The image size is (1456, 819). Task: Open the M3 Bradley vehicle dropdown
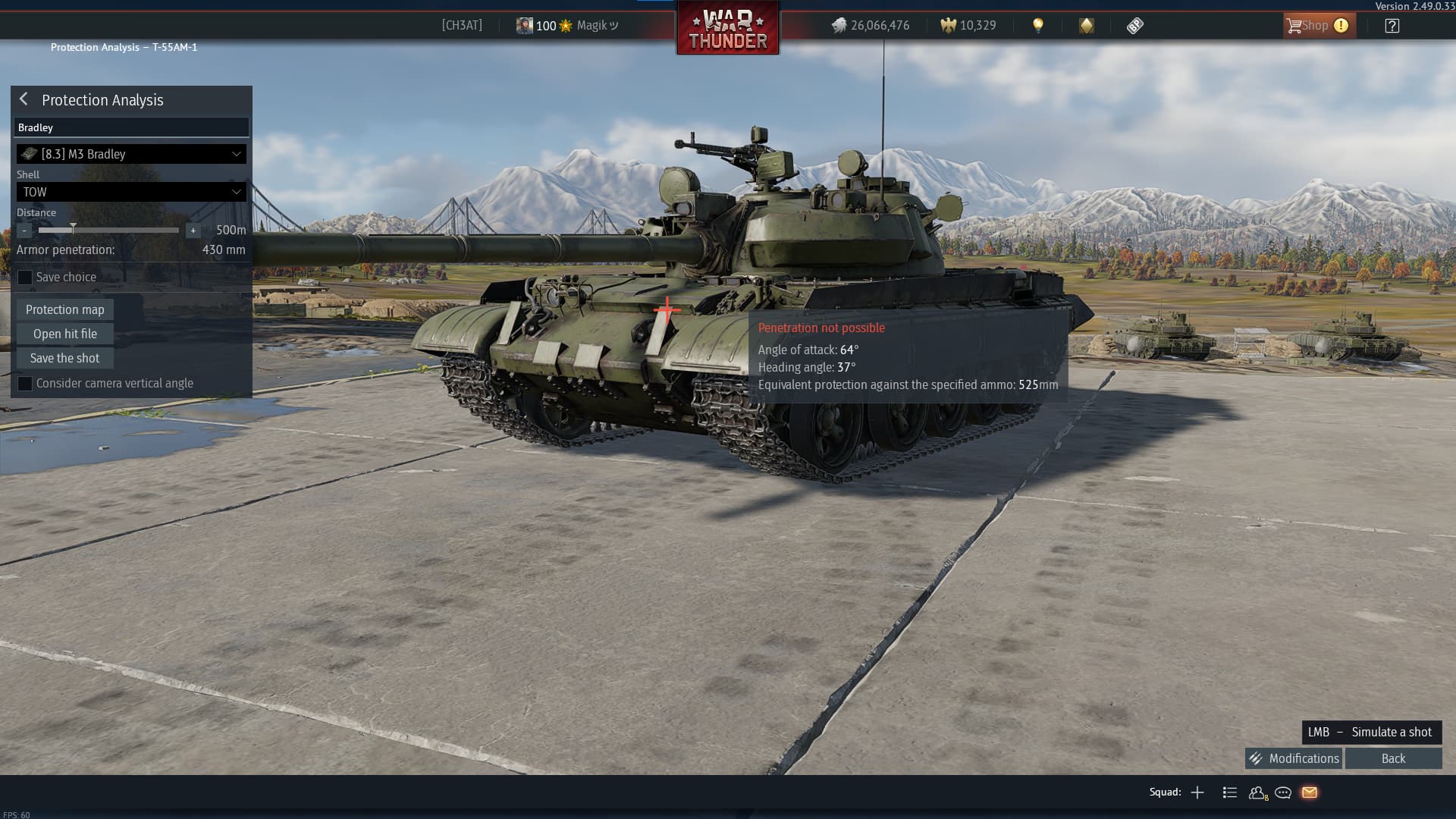[131, 154]
